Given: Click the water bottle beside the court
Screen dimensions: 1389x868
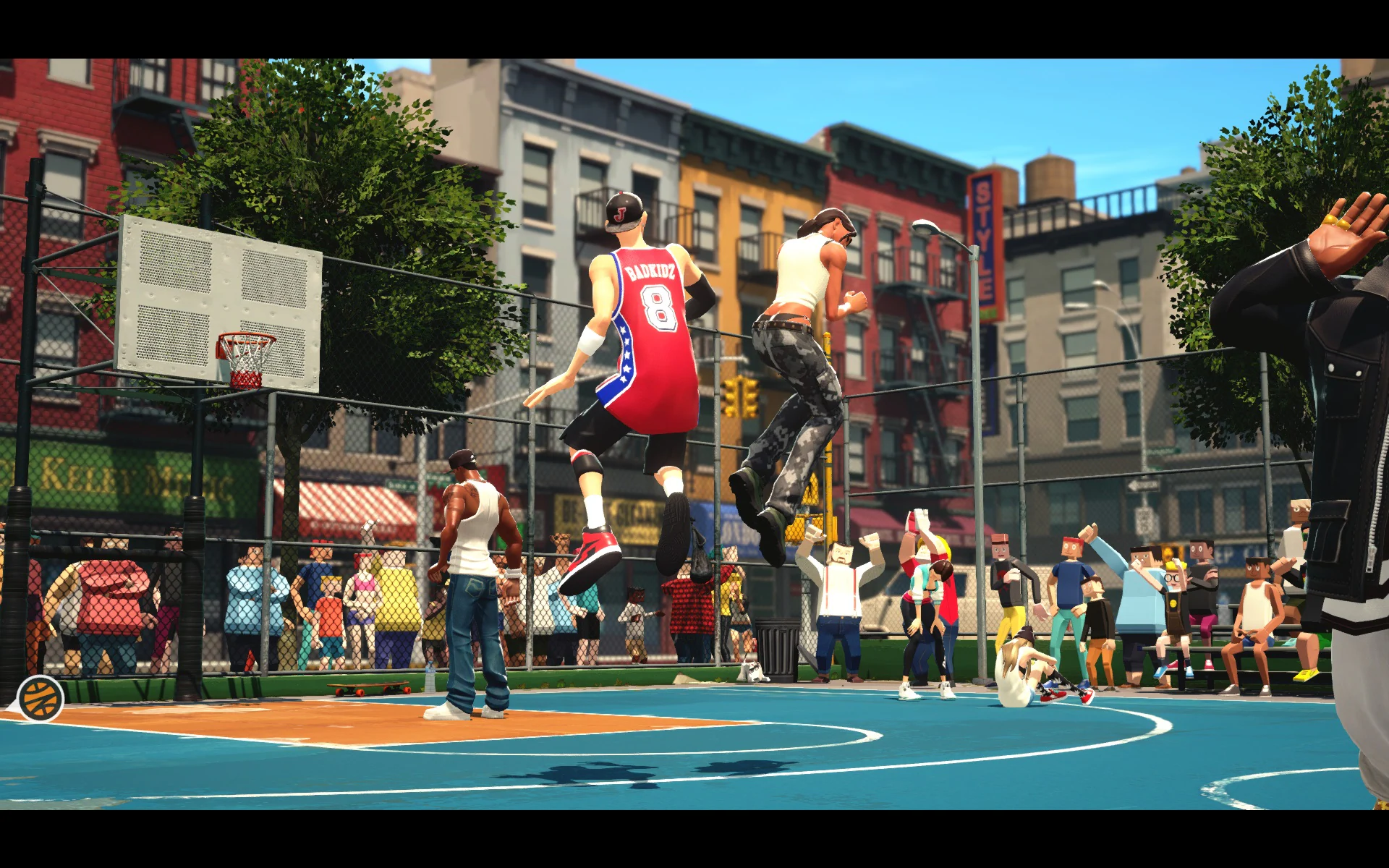Looking at the screenshot, I should coord(429,680).
